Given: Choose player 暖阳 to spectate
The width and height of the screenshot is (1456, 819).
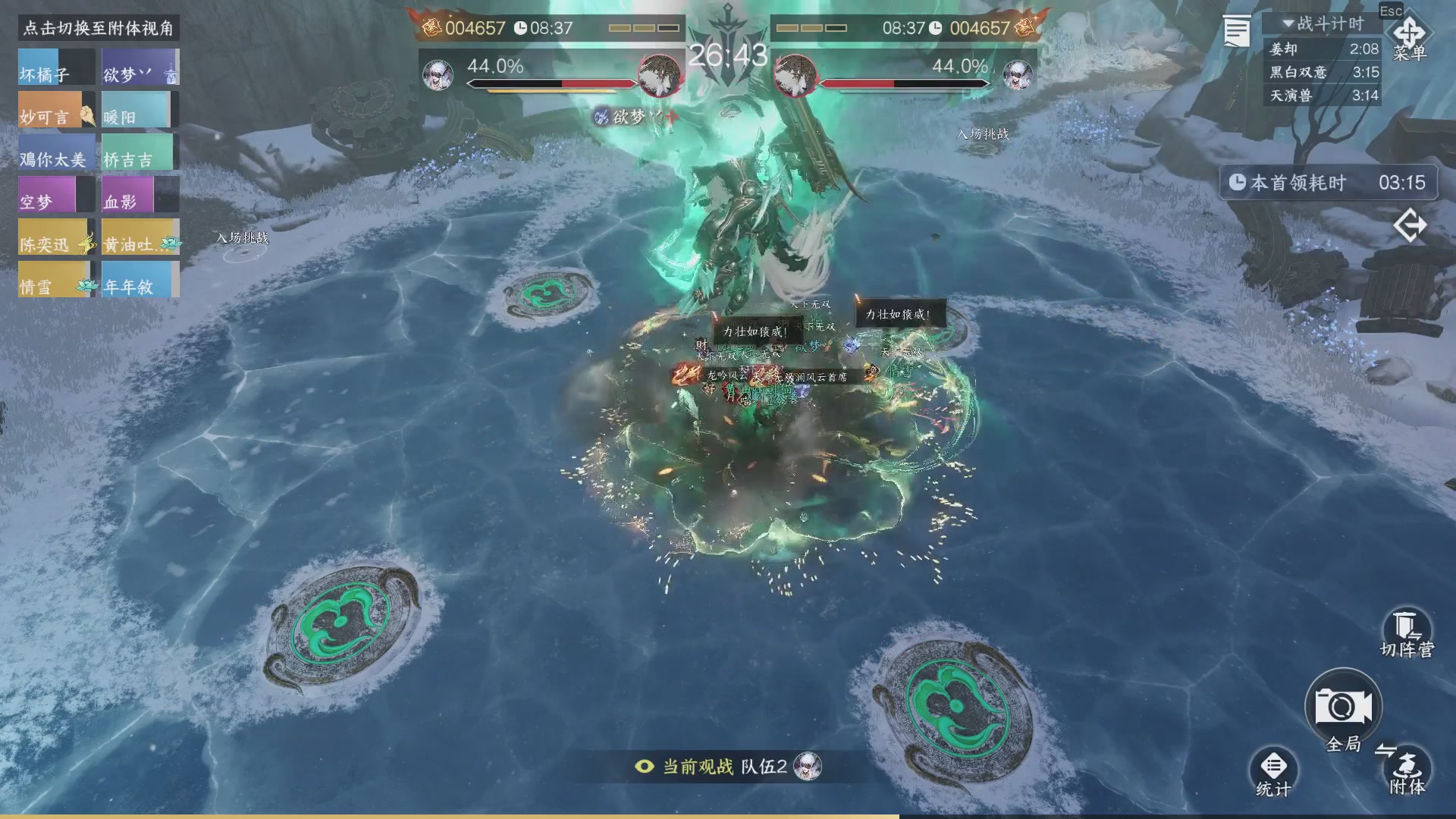Looking at the screenshot, I should coord(140,110).
